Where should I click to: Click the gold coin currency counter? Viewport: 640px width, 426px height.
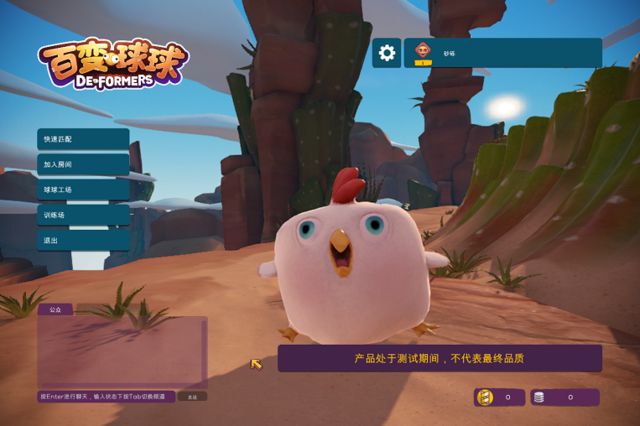pyautogui.click(x=499, y=397)
